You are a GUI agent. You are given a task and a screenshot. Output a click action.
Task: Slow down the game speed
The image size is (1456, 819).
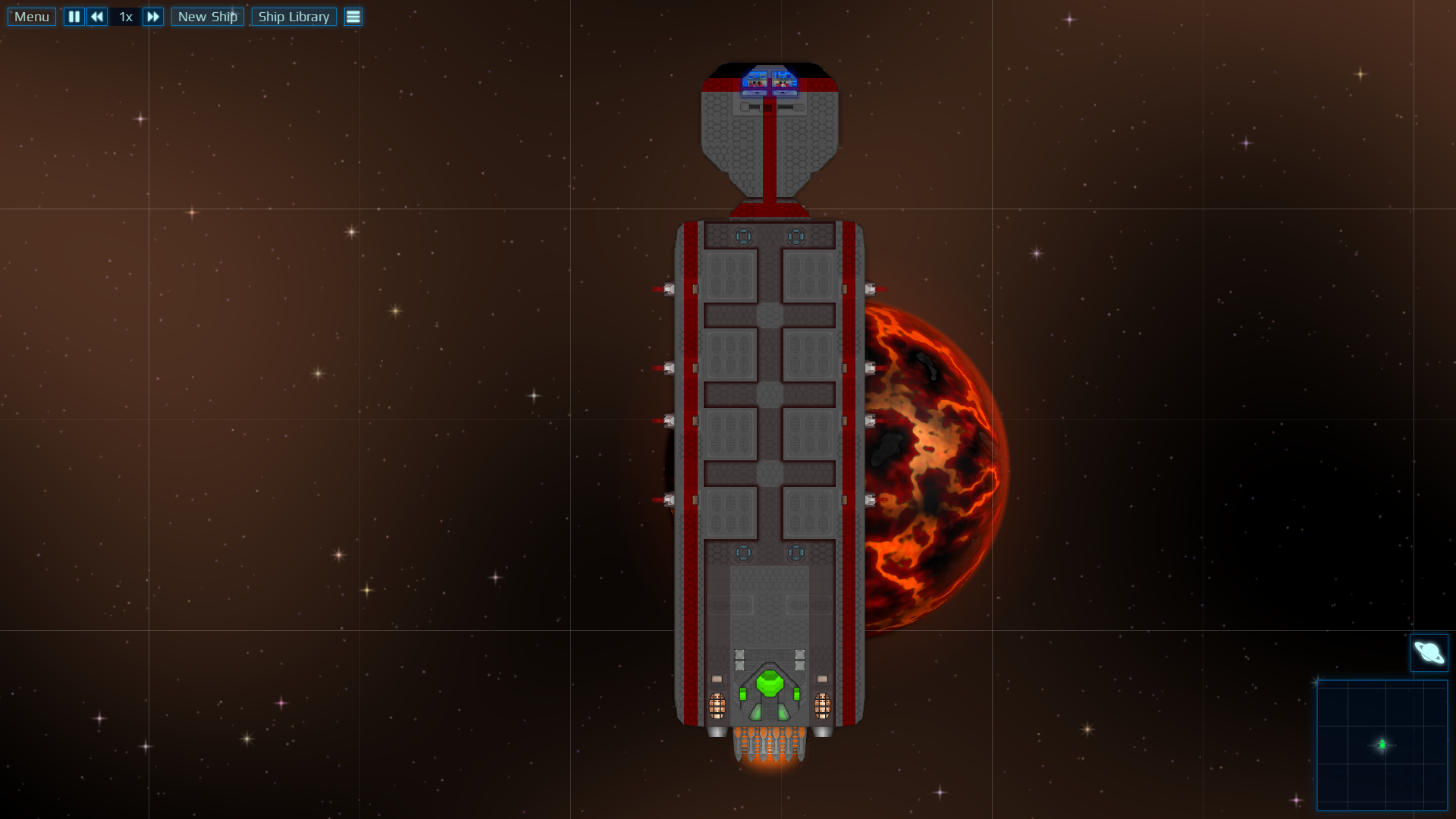tap(97, 17)
